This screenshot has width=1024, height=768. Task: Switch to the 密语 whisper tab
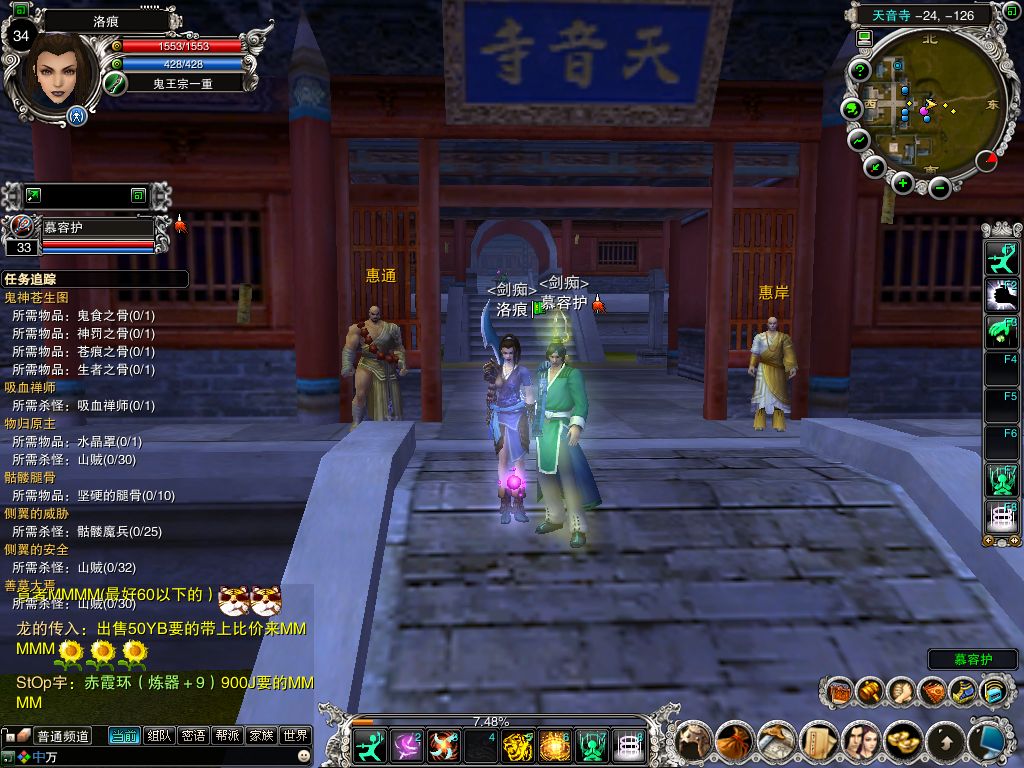click(x=193, y=736)
